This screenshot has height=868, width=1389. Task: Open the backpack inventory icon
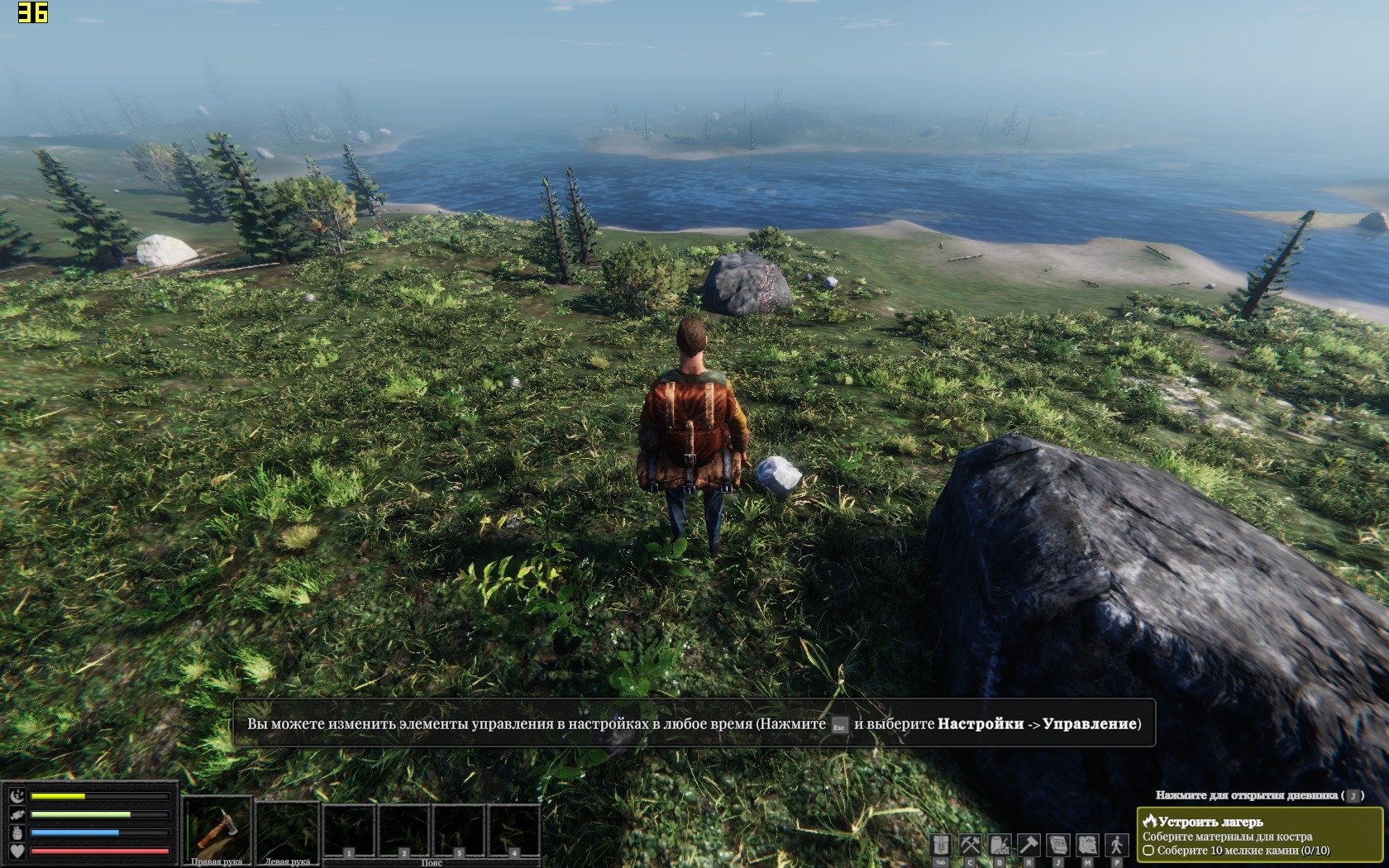coord(940,846)
